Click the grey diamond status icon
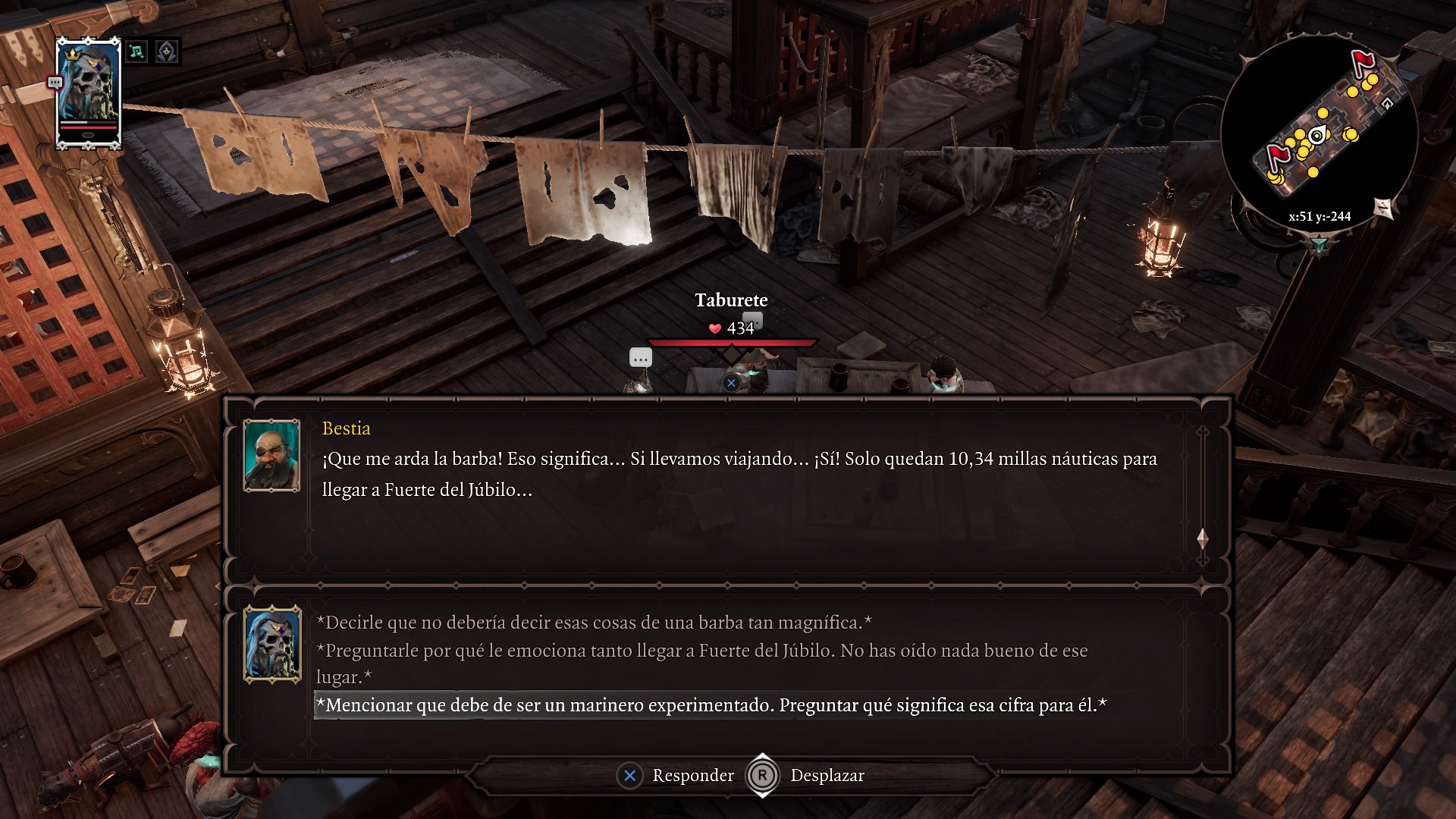Screen dimensions: 1456x819 tap(166, 52)
